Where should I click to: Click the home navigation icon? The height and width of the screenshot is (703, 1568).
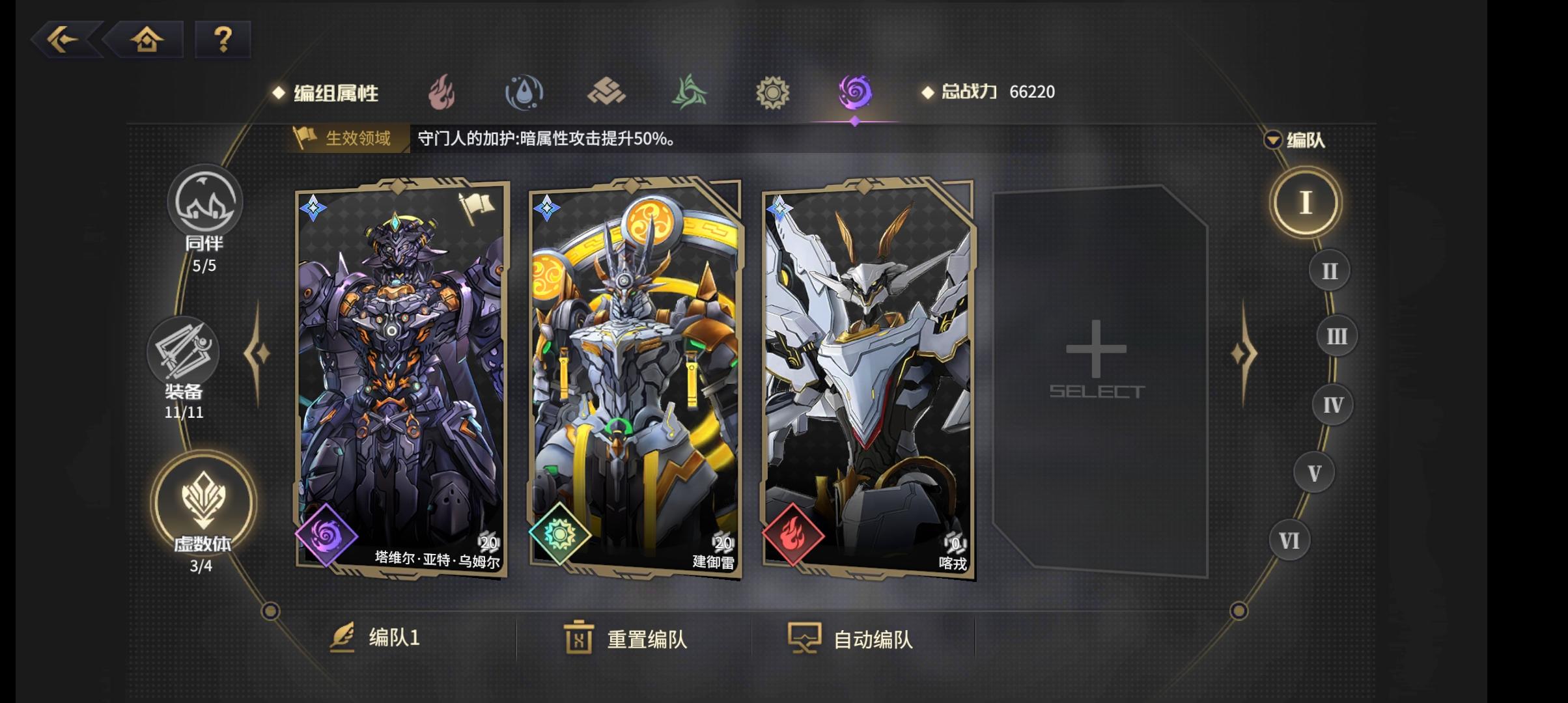[148, 40]
